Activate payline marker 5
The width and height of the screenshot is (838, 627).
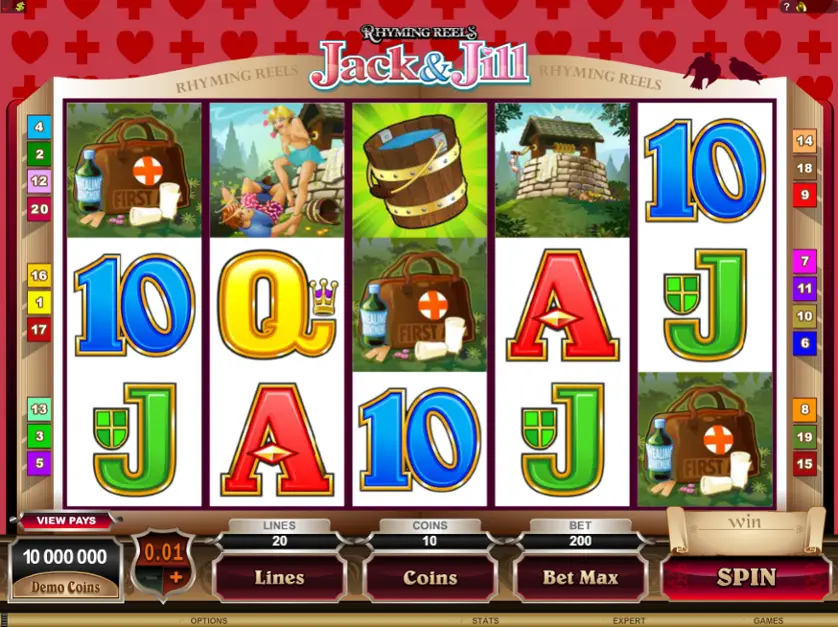39,462
